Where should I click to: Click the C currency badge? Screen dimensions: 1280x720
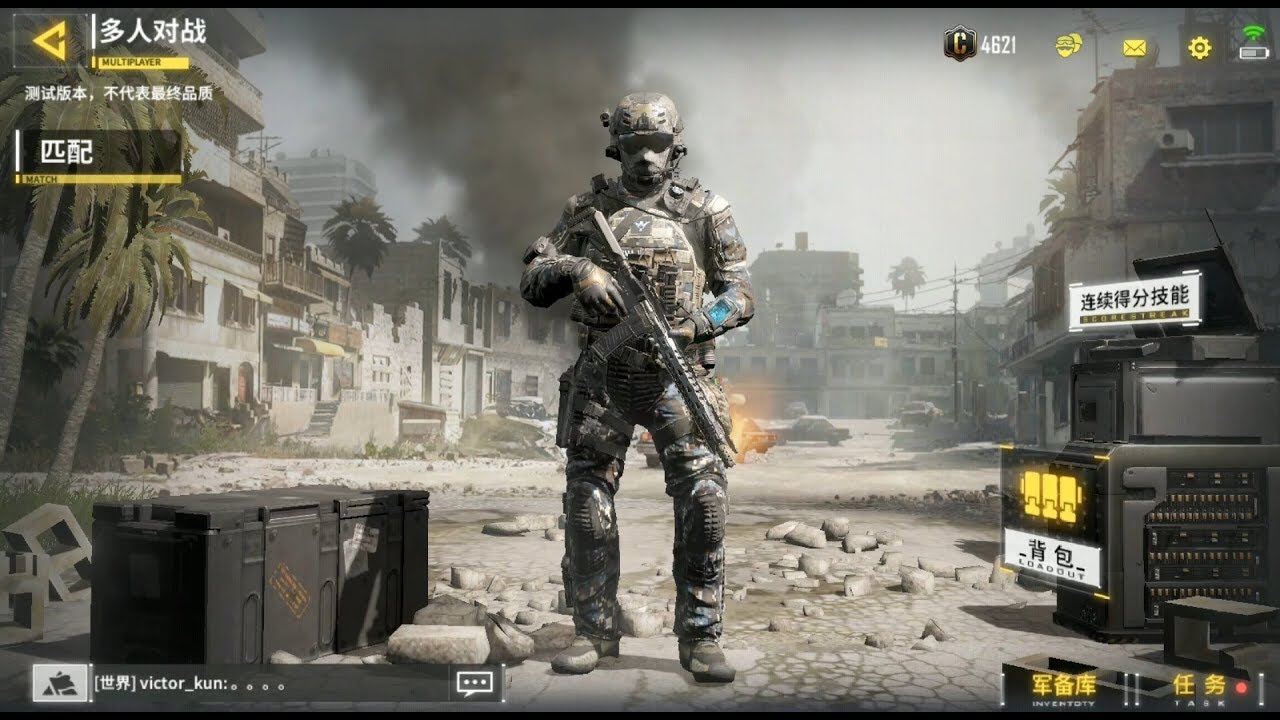coord(962,43)
